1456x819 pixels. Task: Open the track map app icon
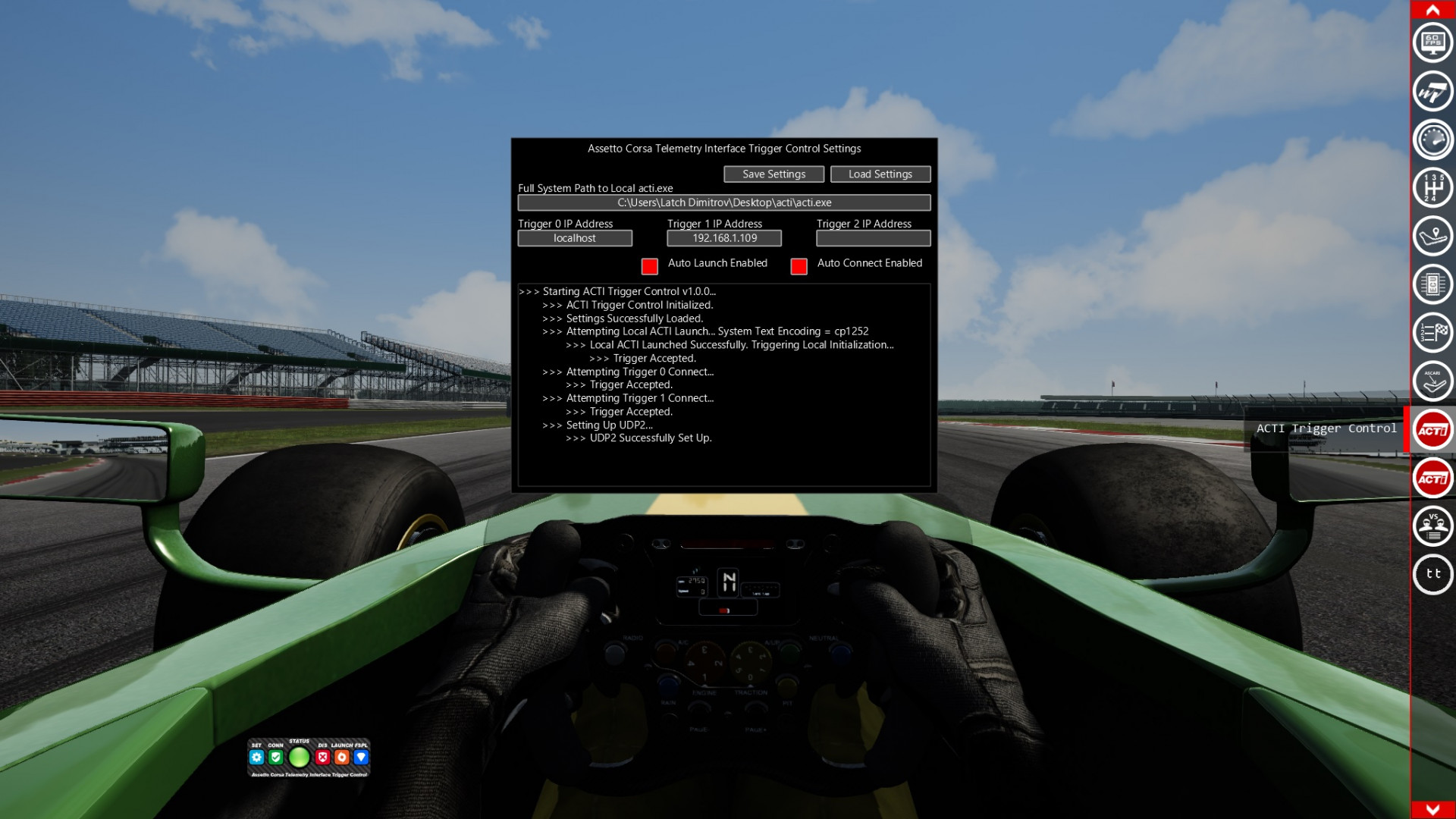tap(1433, 236)
